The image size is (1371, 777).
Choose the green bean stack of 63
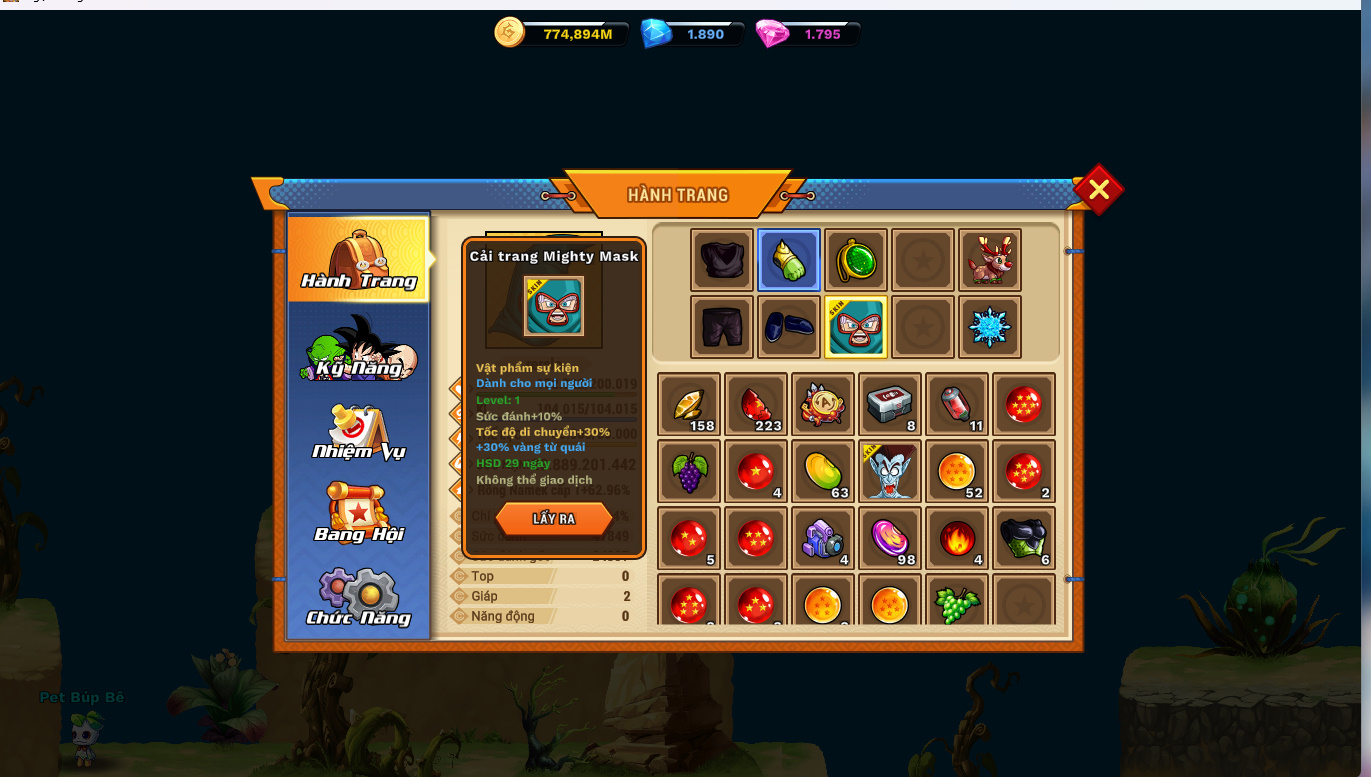tap(823, 471)
